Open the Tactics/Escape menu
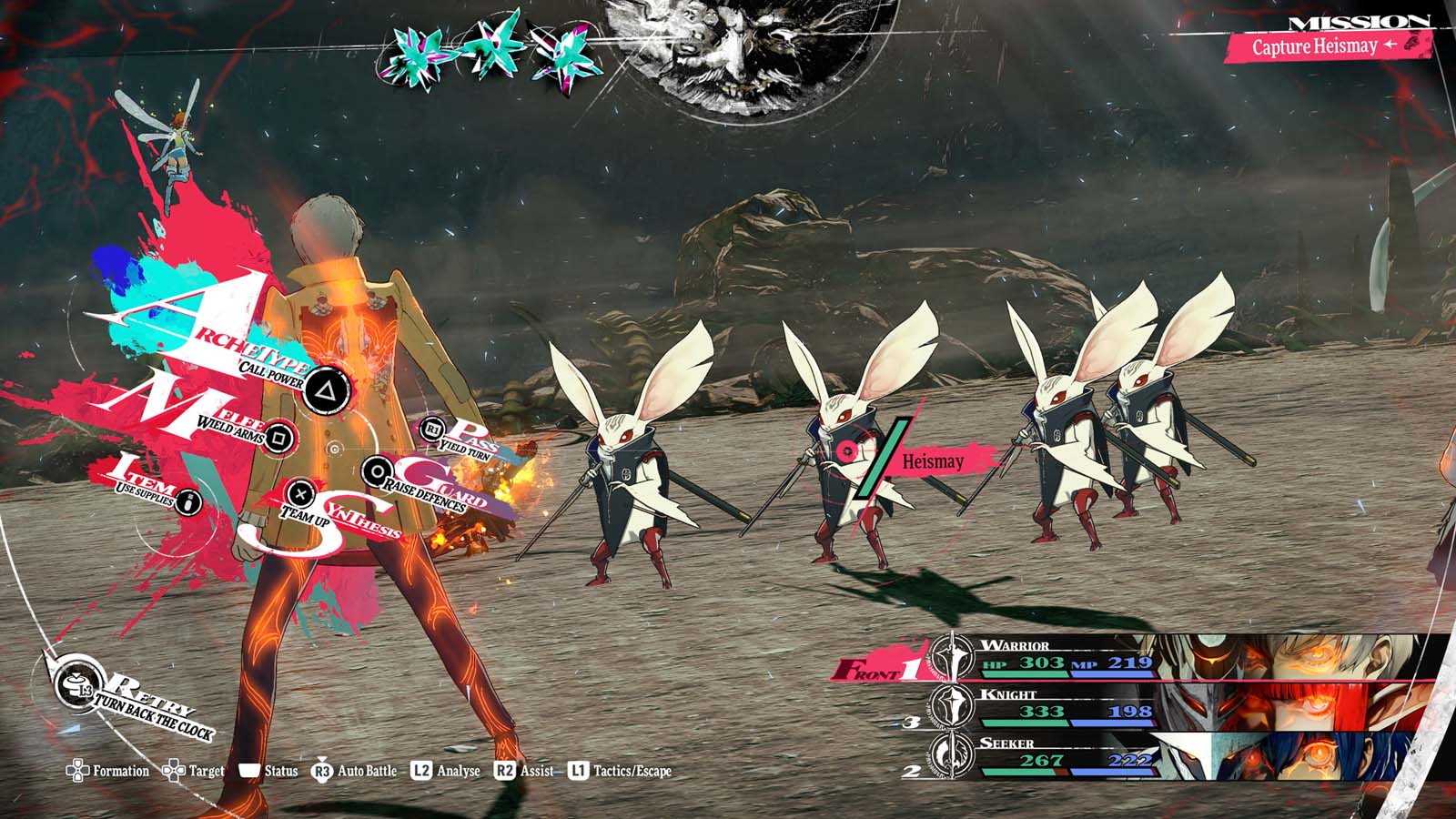Viewport: 1456px width, 819px height. pos(621,772)
